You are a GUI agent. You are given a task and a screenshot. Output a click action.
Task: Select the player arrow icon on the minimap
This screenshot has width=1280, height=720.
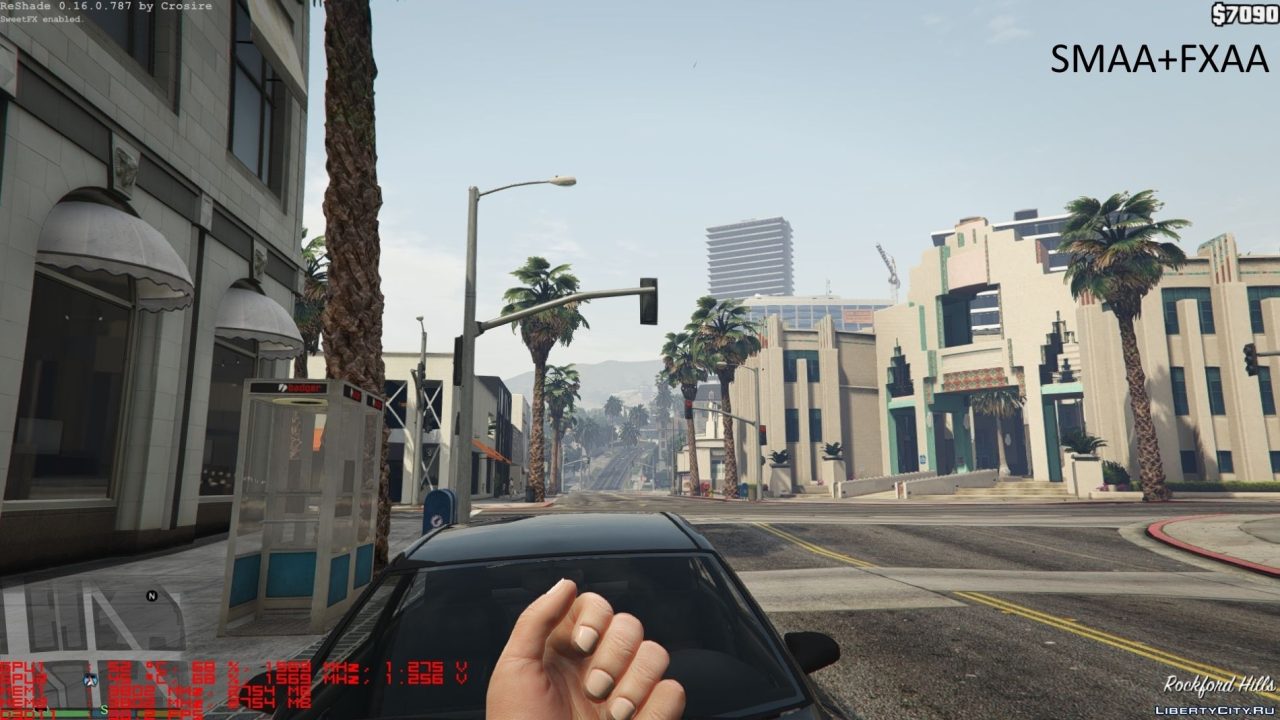tap(90, 678)
